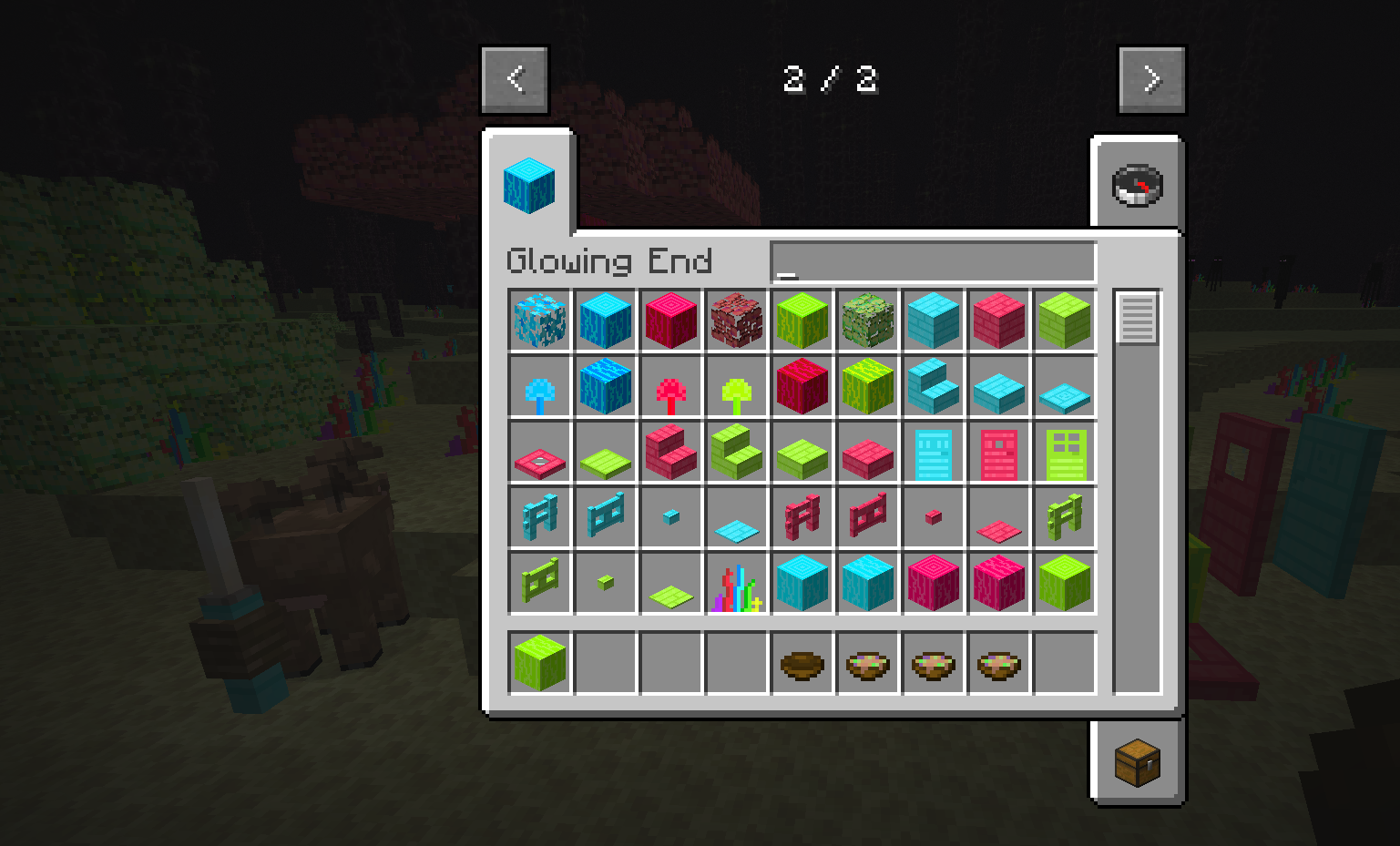Click the compass search icon
The width and height of the screenshot is (1400, 846).
pos(1138,185)
